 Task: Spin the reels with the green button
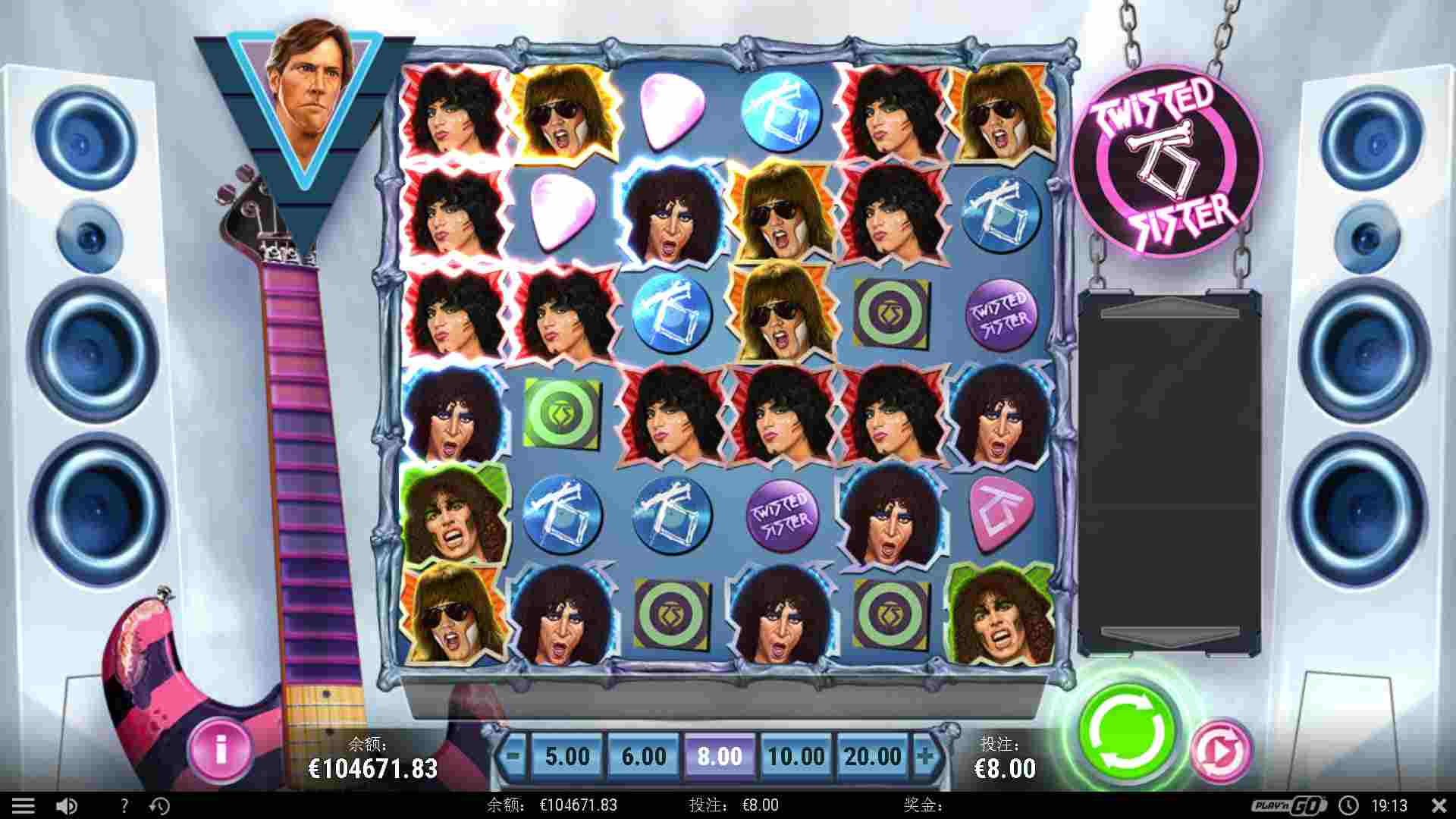click(1127, 731)
